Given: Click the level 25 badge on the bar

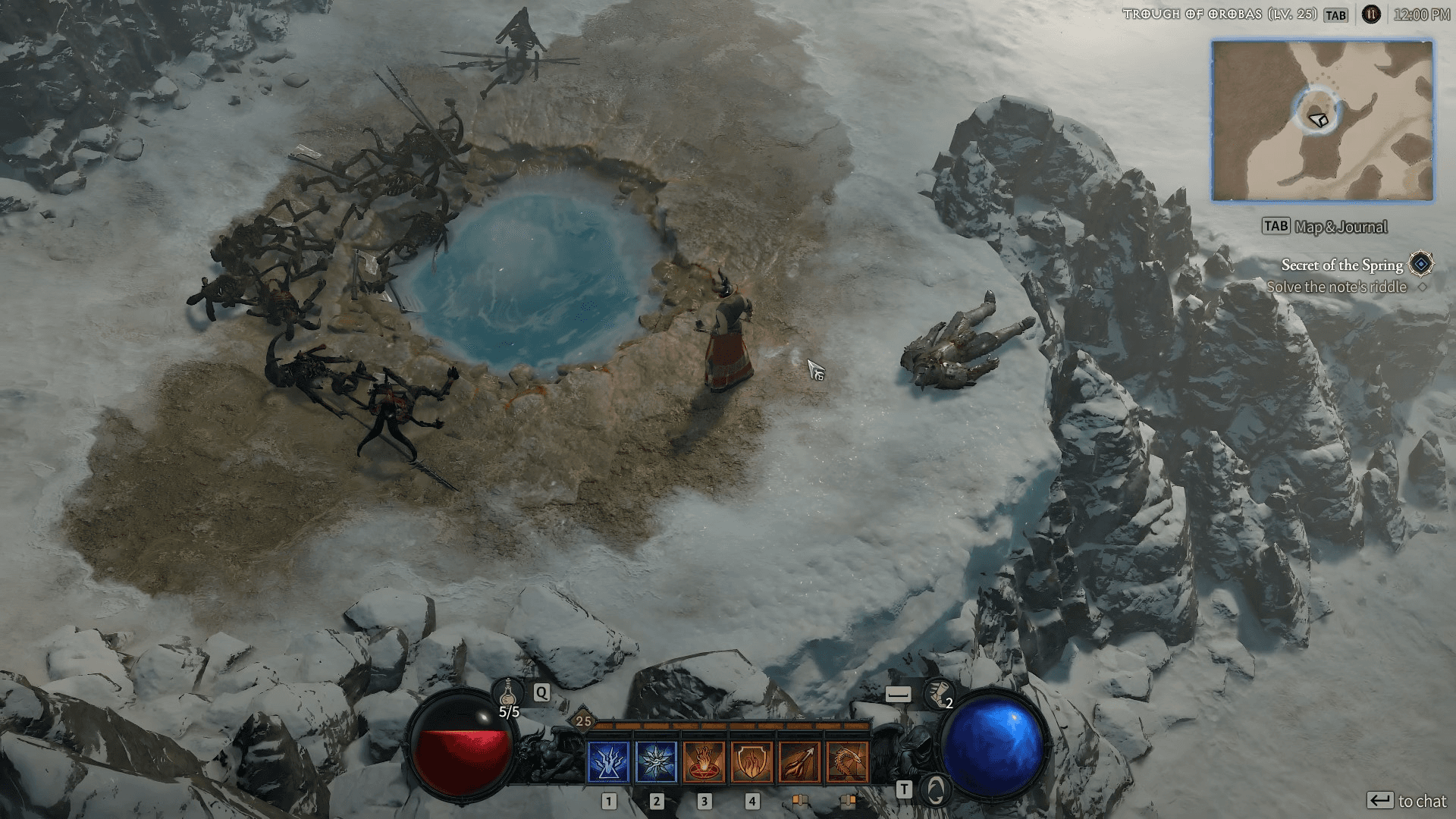Looking at the screenshot, I should [x=582, y=720].
